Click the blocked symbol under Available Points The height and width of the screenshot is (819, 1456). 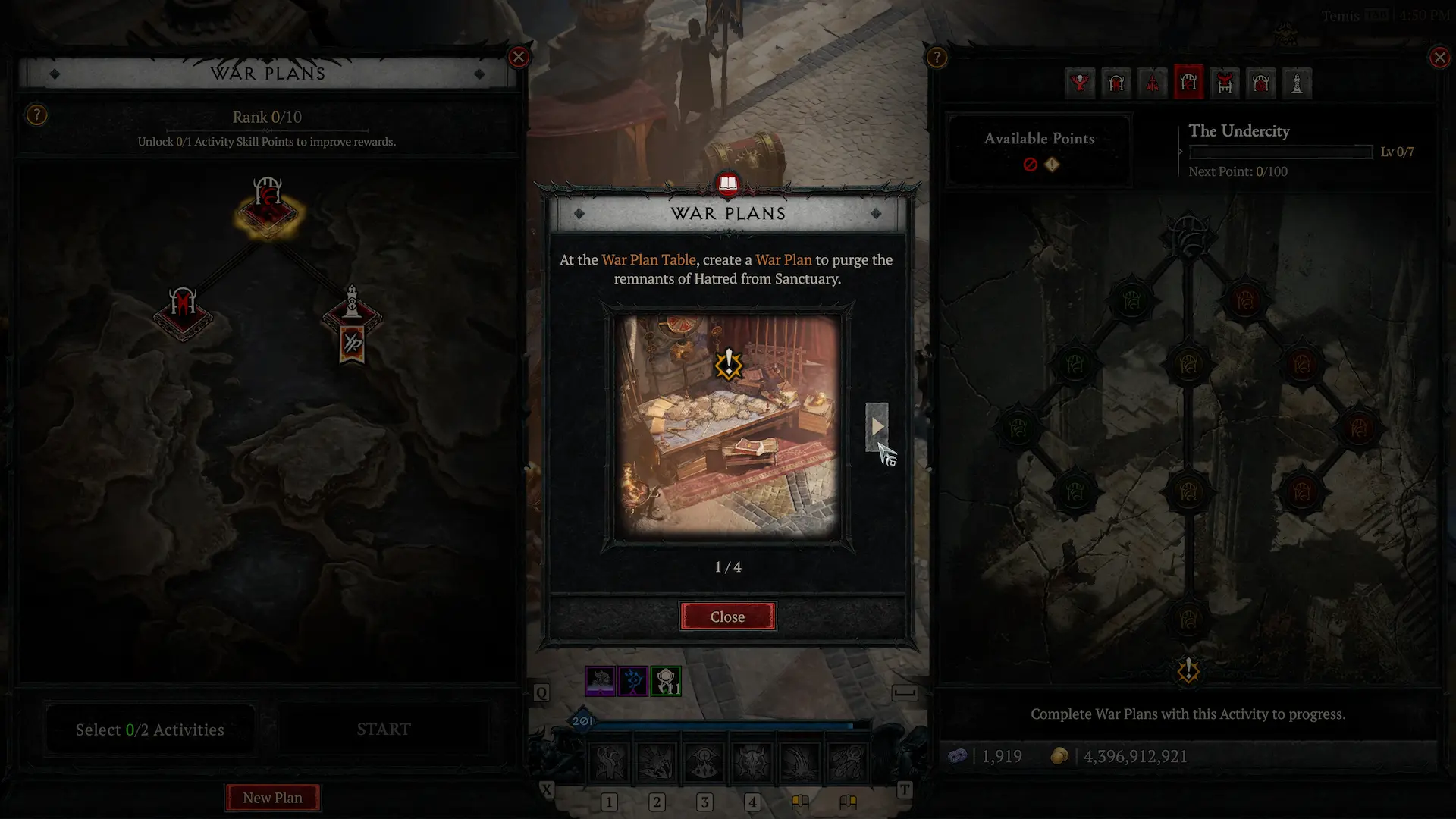pos(1031,165)
